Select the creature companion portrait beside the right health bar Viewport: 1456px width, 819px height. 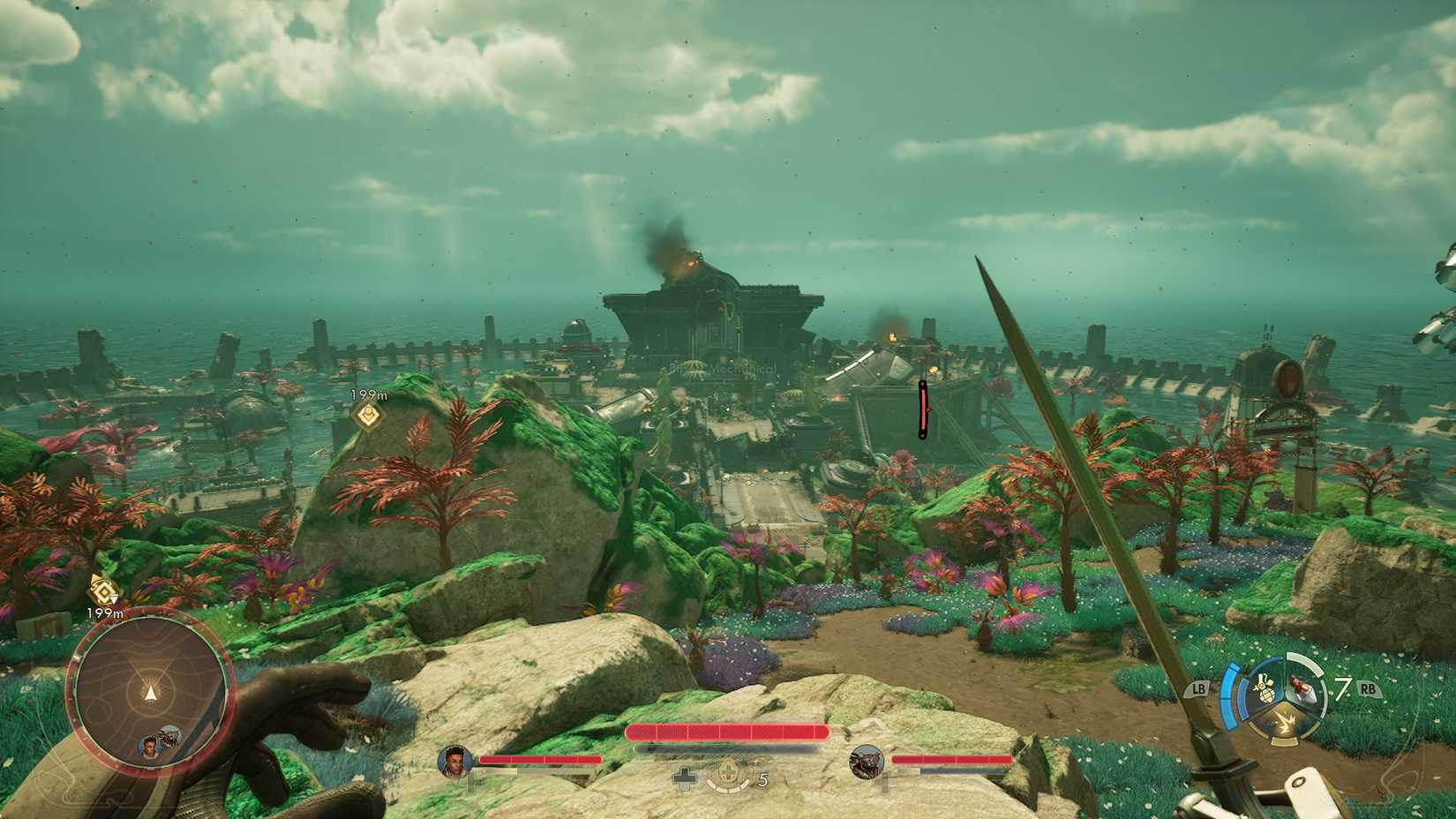pos(866,762)
